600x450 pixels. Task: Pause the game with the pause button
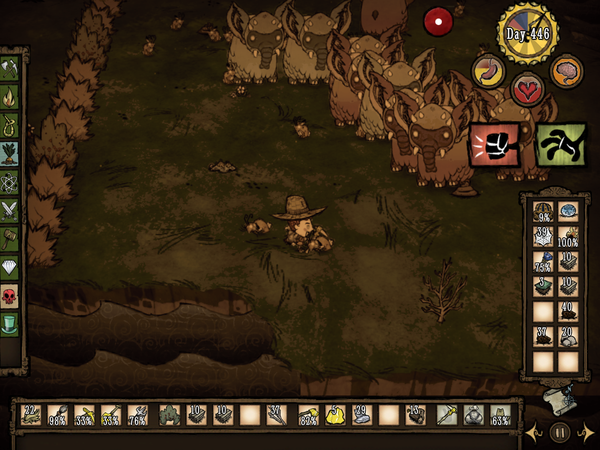coord(560,433)
